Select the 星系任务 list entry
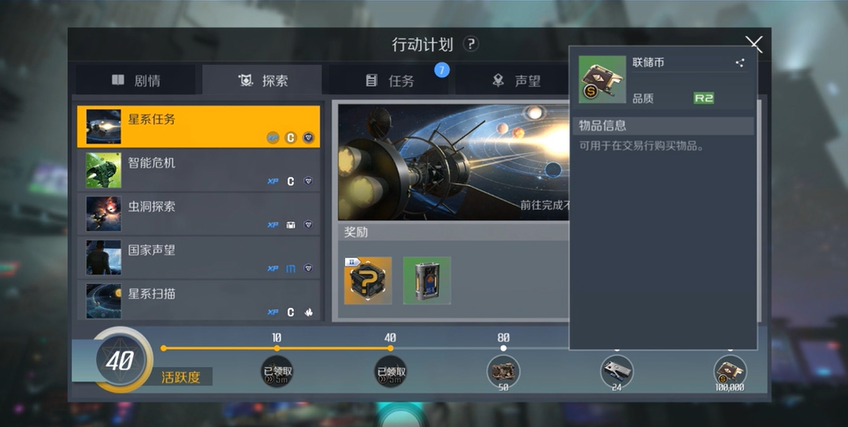 pos(198,127)
